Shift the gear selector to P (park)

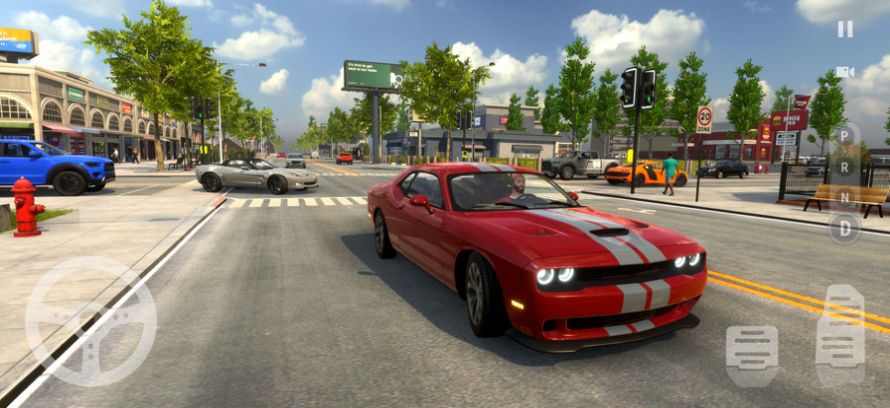(x=844, y=134)
